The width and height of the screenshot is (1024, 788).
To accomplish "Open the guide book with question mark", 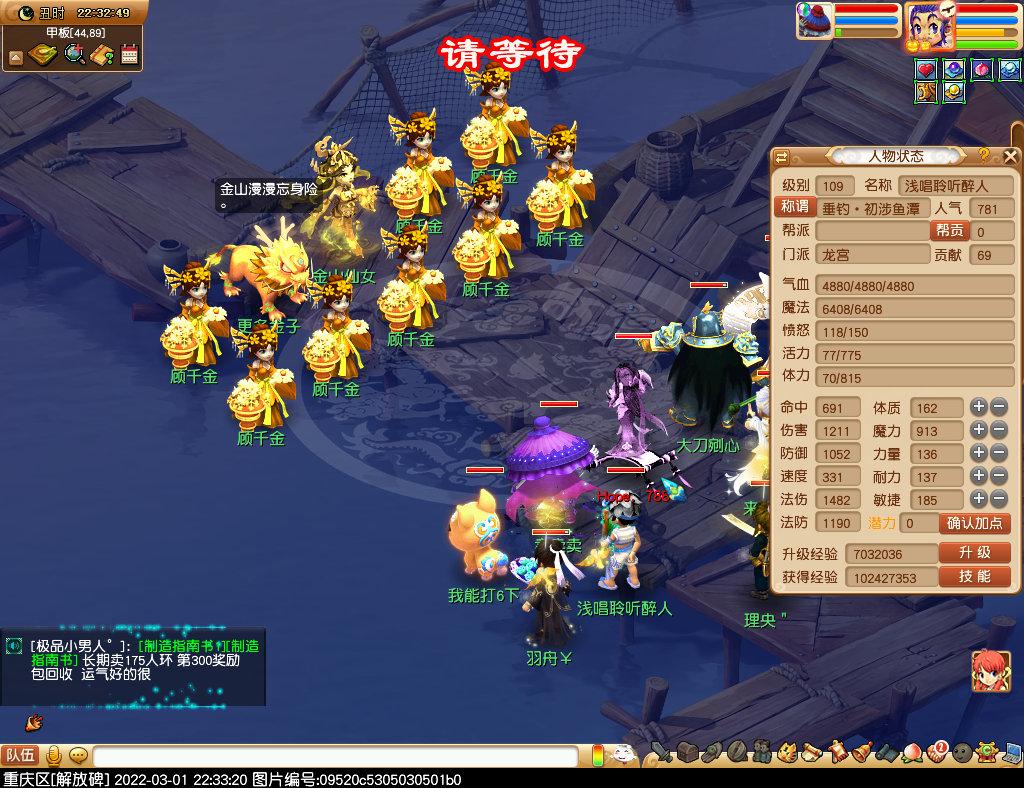I will click(102, 55).
